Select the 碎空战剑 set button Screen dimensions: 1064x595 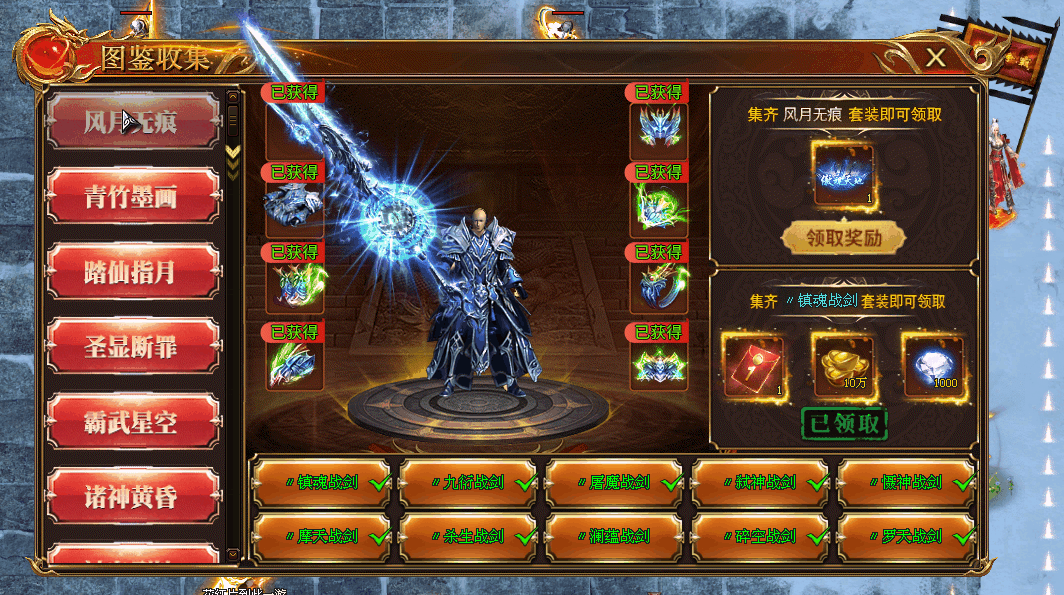coord(760,536)
